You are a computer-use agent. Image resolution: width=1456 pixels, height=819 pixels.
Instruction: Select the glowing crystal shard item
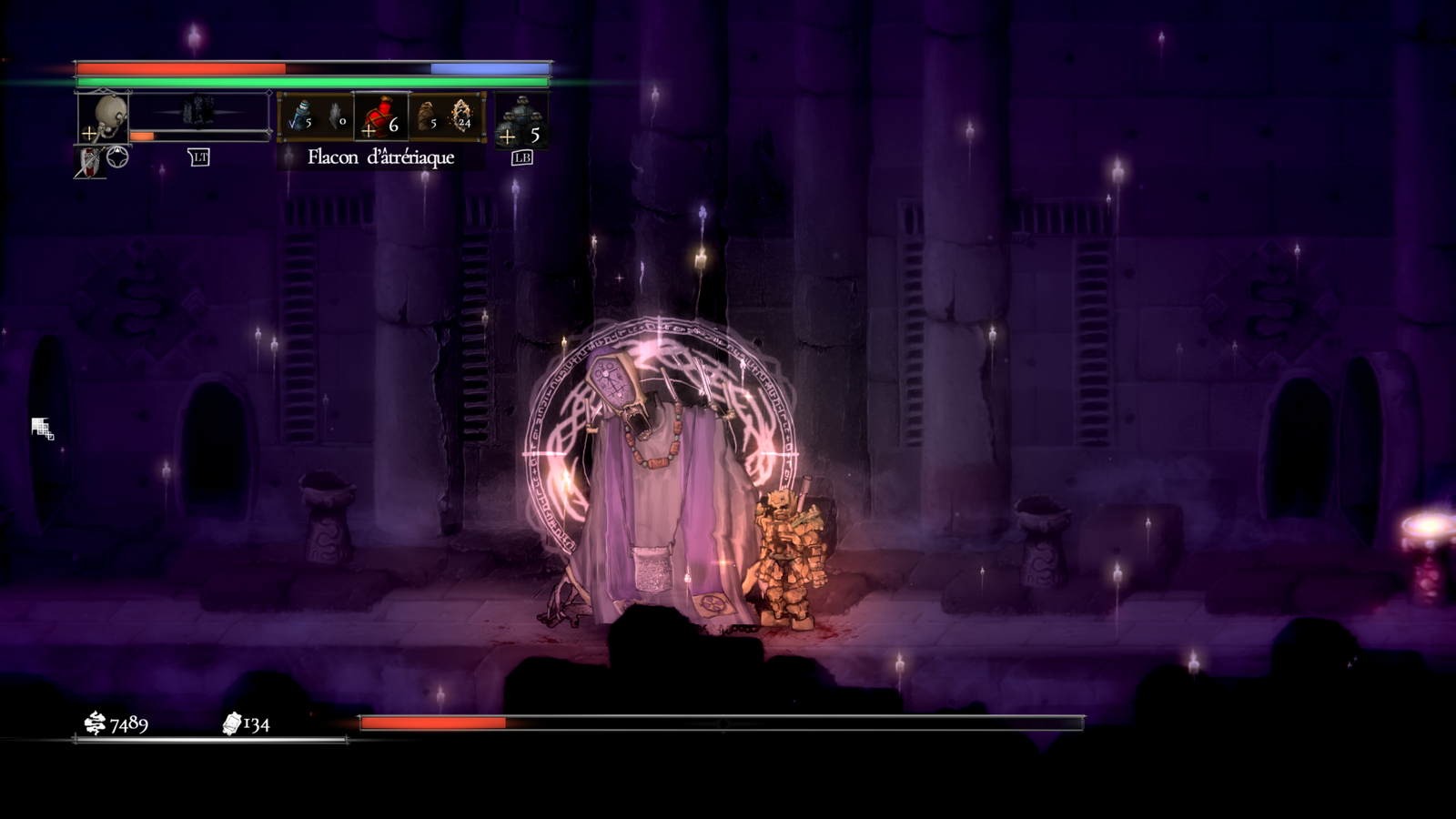461,116
